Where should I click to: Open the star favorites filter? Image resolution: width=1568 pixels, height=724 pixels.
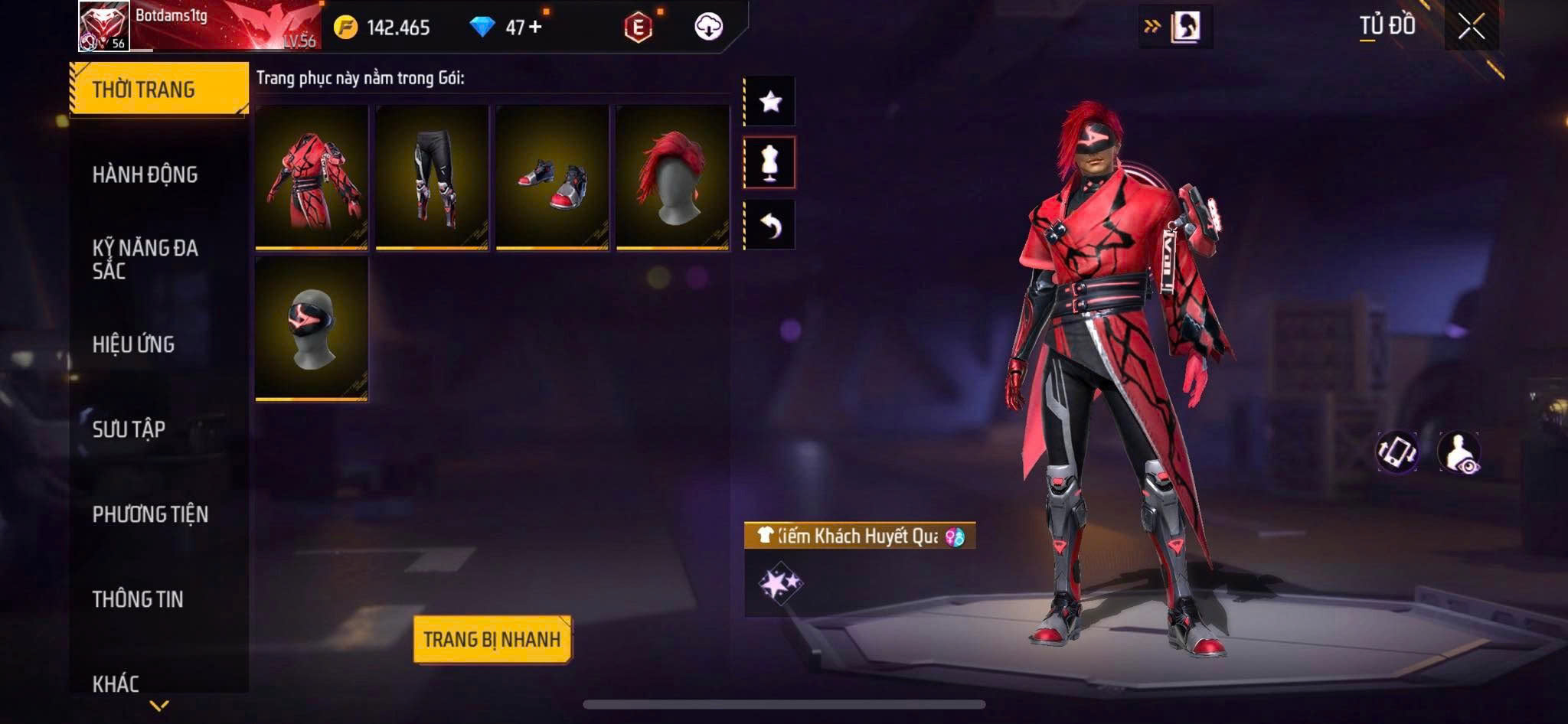coord(770,101)
